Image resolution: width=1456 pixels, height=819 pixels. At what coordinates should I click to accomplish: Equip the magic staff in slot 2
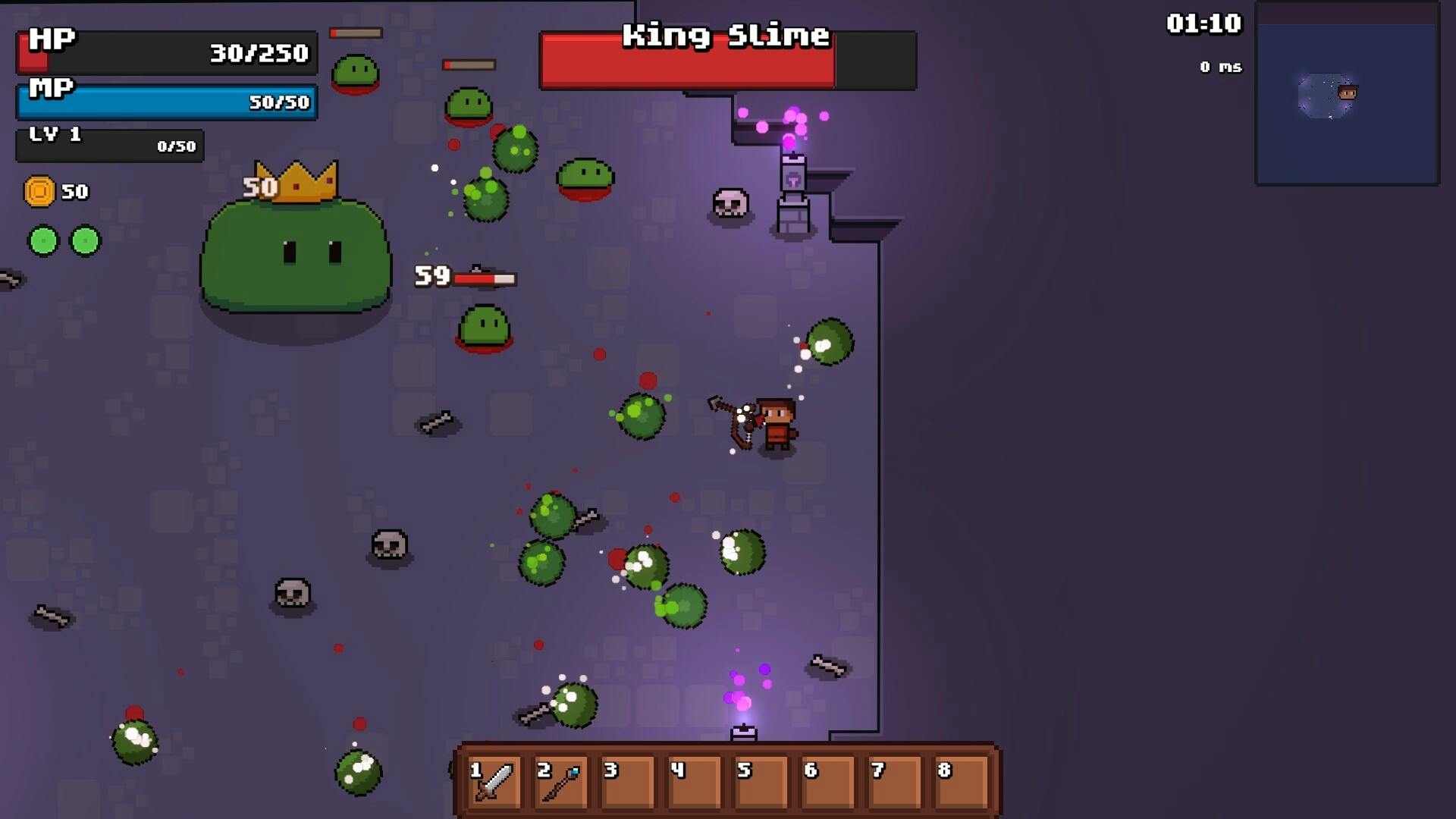[x=560, y=781]
